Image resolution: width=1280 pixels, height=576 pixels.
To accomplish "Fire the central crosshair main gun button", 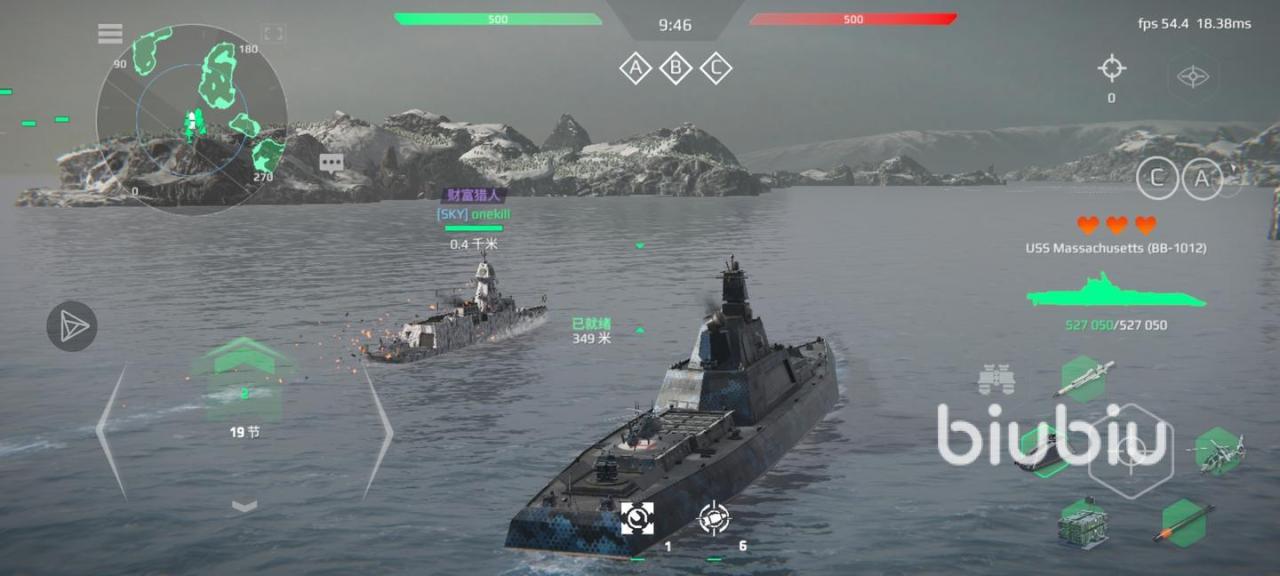I will 1130,452.
